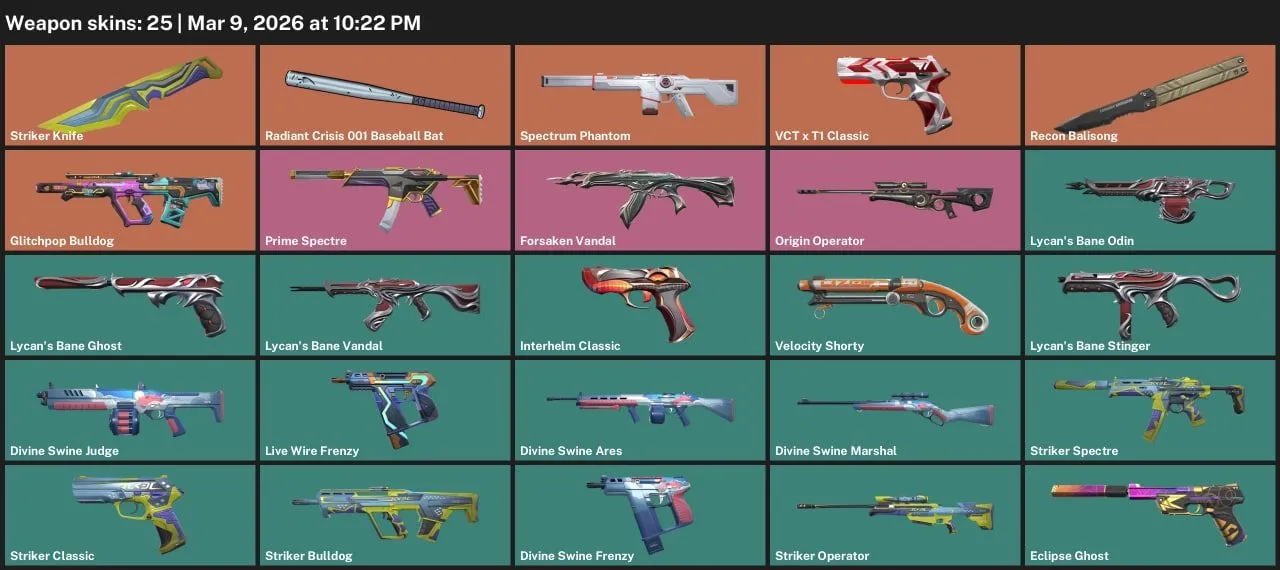
Task: Pick the Recon Balisong knife skin
Action: pos(1150,95)
